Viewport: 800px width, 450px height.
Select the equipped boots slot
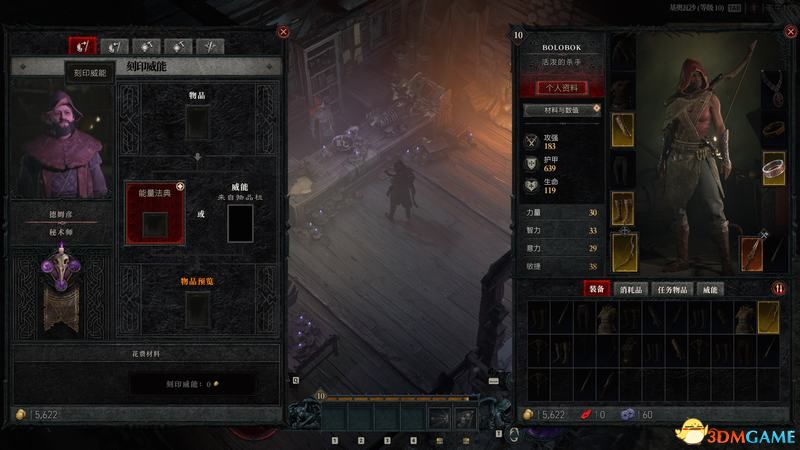coord(623,208)
